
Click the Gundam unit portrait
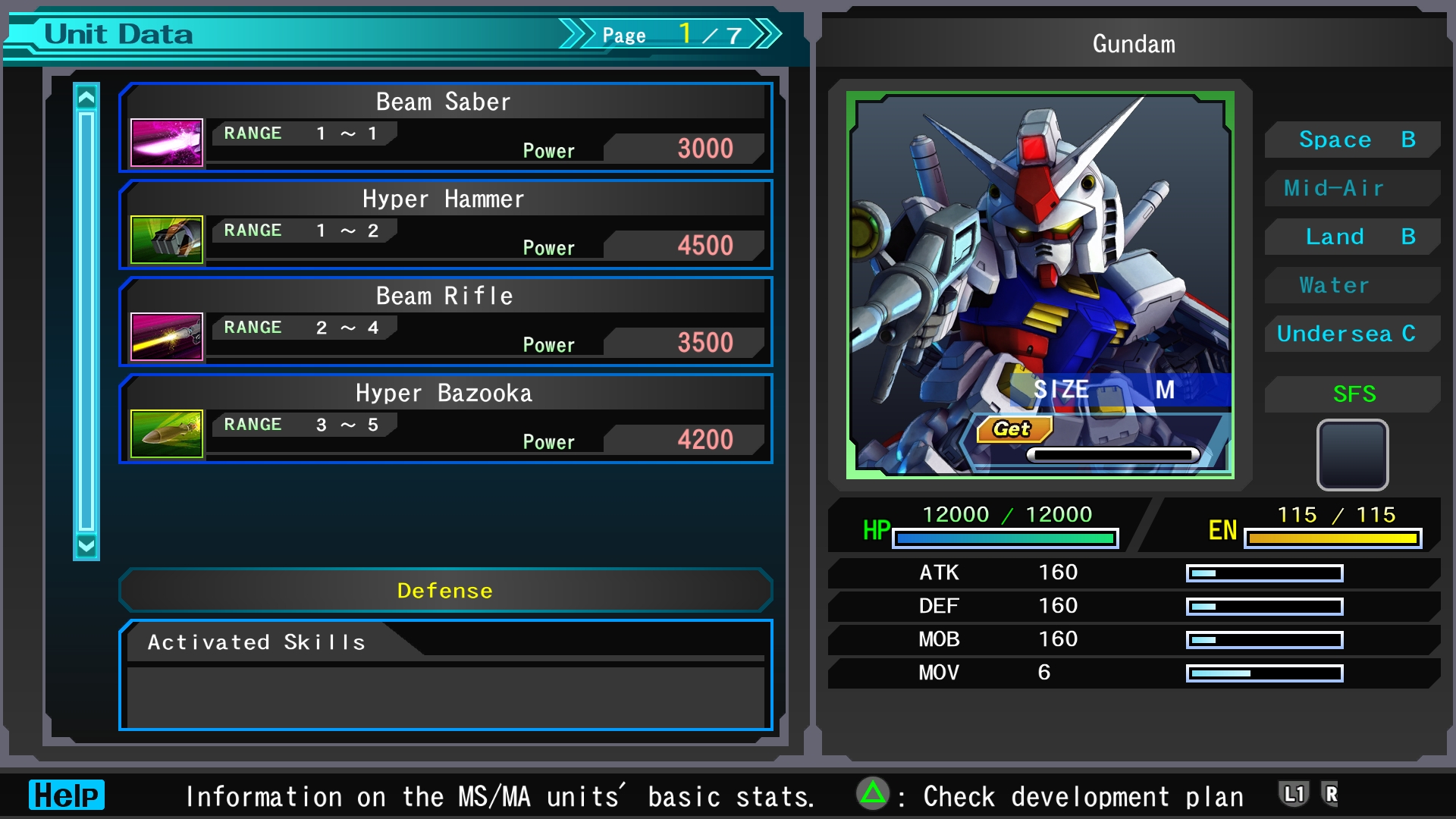[x=1040, y=285]
